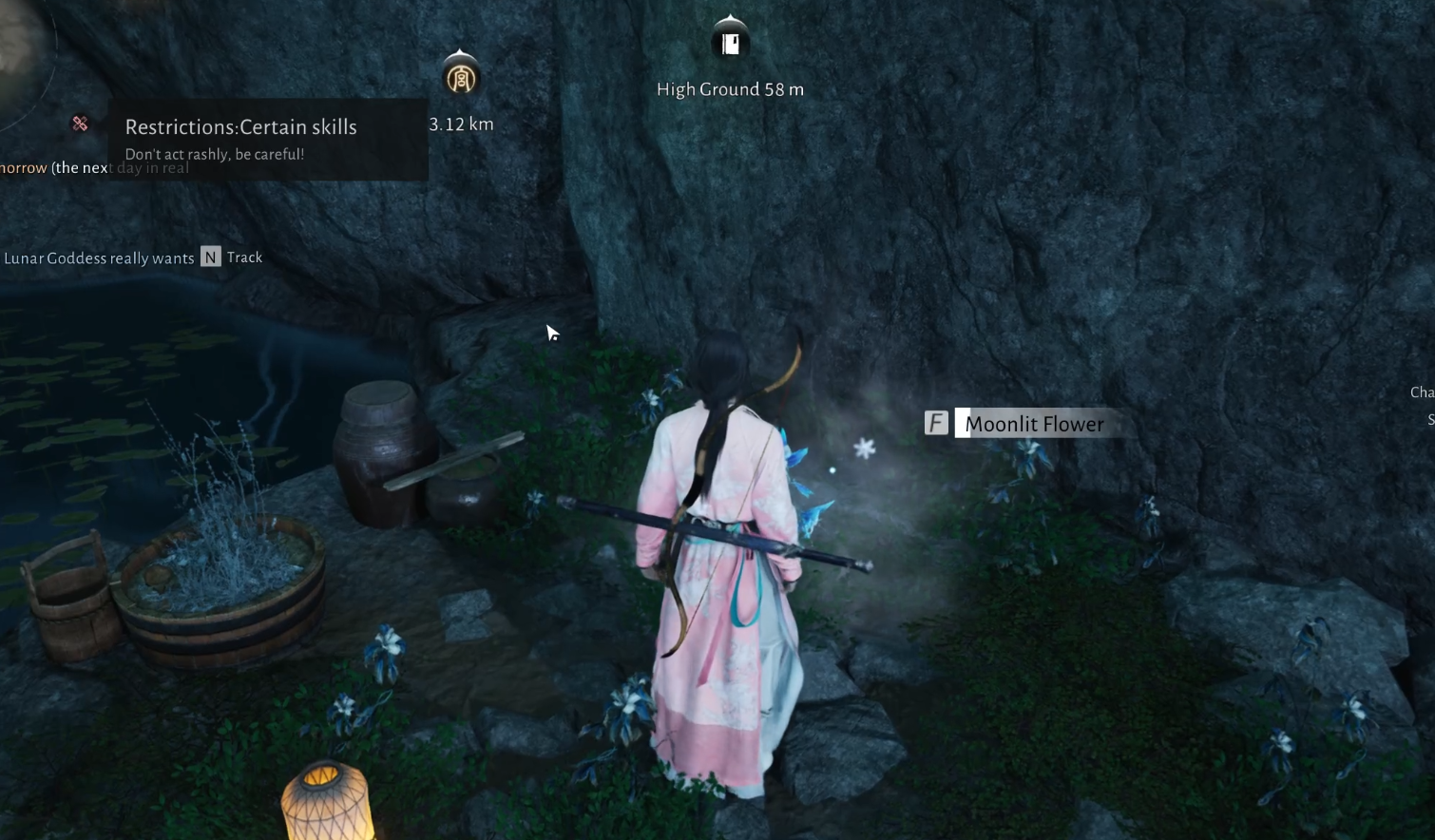Click the N key icon beside Track
Screen dimensions: 1435x840
(210, 257)
